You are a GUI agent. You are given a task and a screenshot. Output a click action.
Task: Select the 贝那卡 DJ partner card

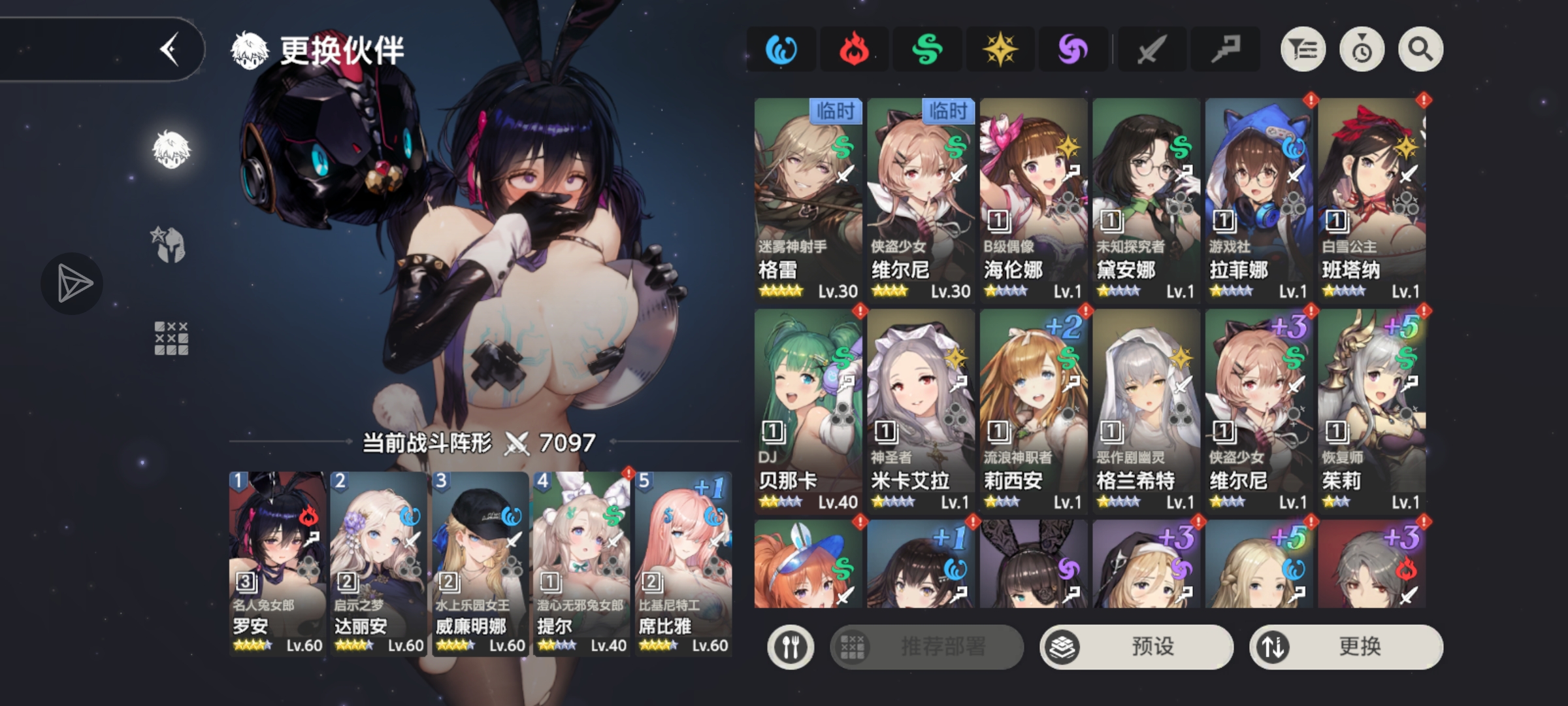[x=808, y=411]
